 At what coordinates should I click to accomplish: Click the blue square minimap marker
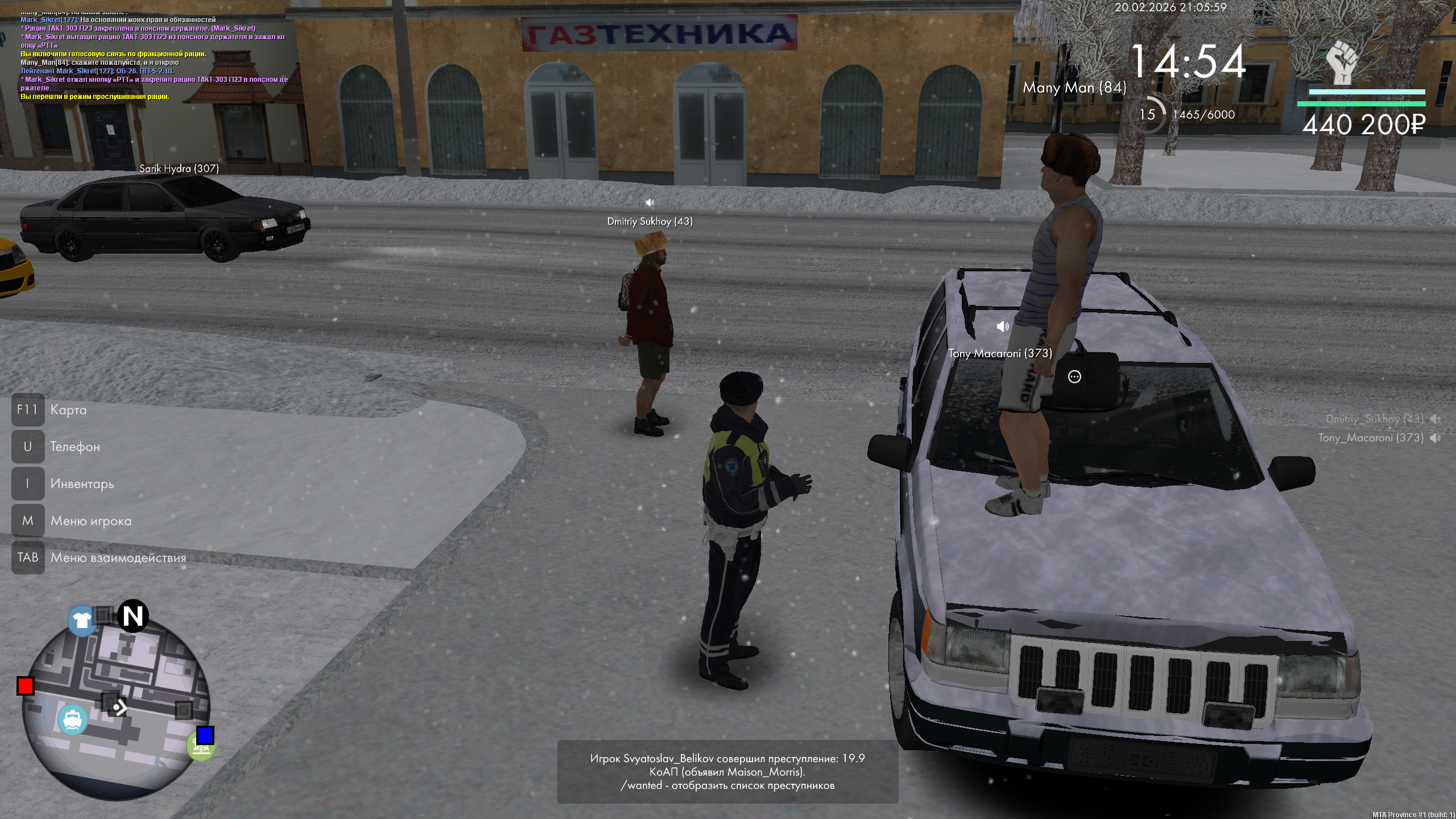pyautogui.click(x=205, y=735)
